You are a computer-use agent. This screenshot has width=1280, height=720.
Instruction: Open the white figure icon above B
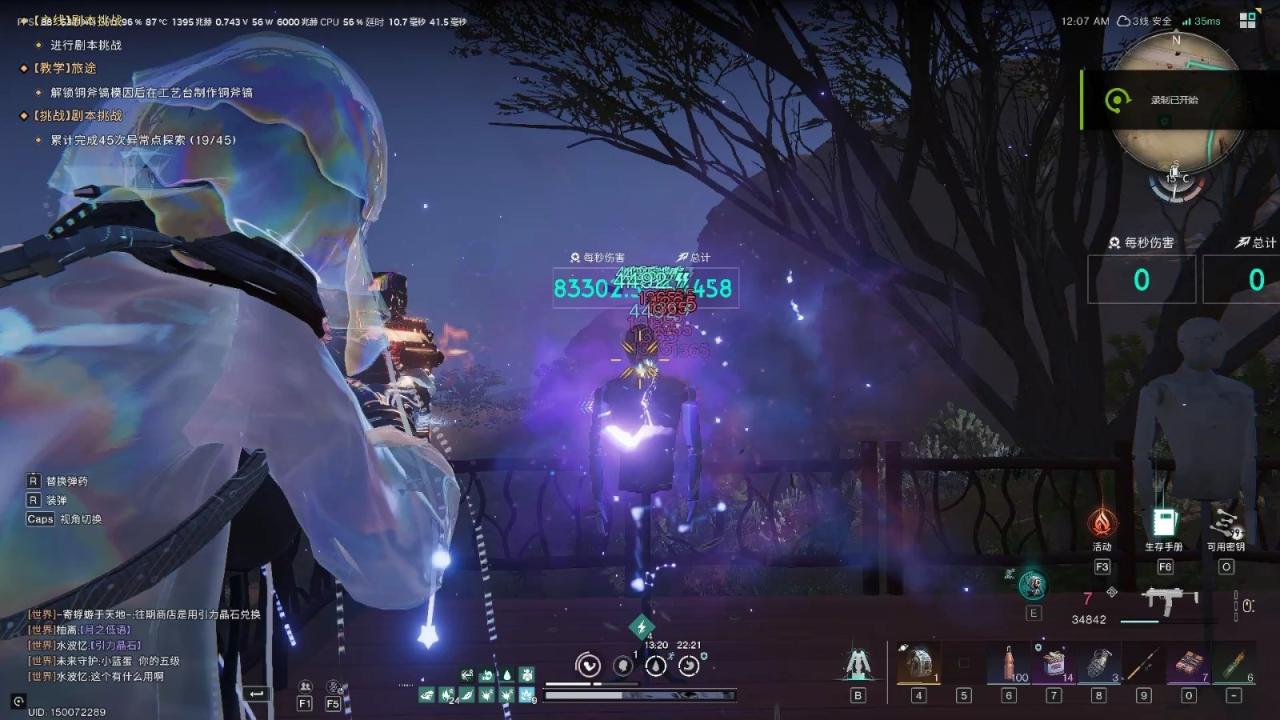point(858,663)
